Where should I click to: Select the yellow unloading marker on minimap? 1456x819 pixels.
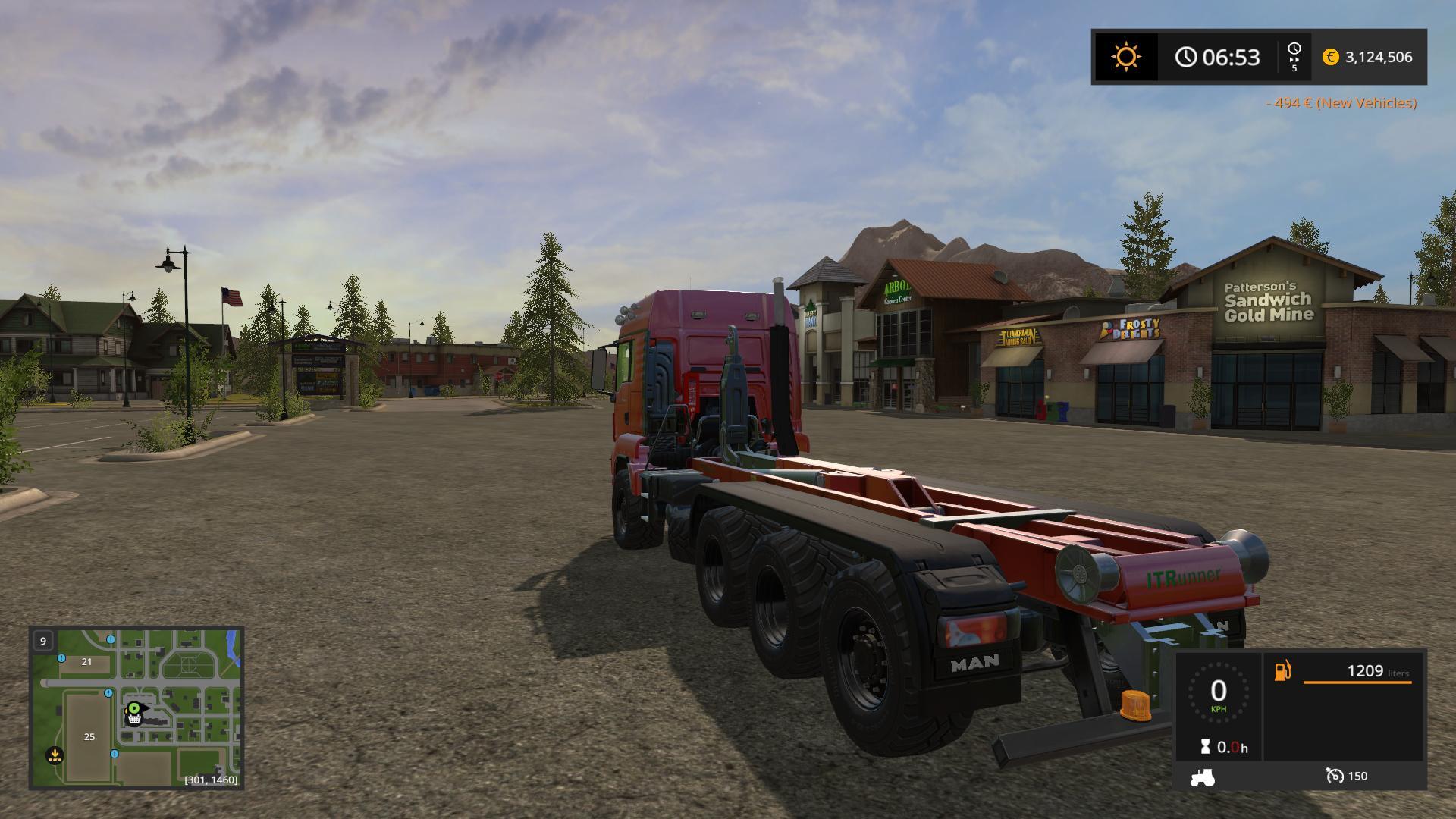coord(55,755)
